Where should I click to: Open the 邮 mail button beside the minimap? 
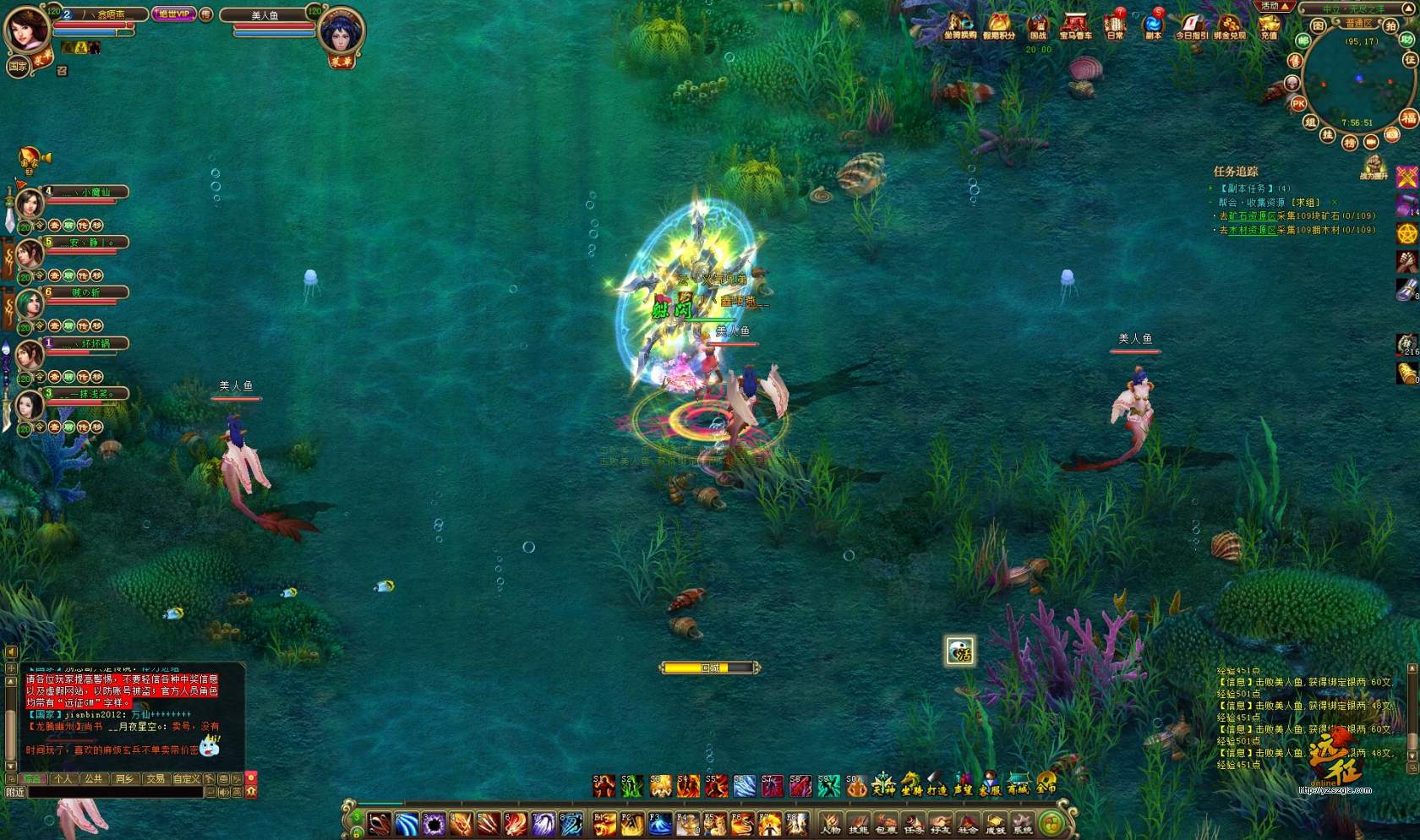pyautogui.click(x=1303, y=40)
